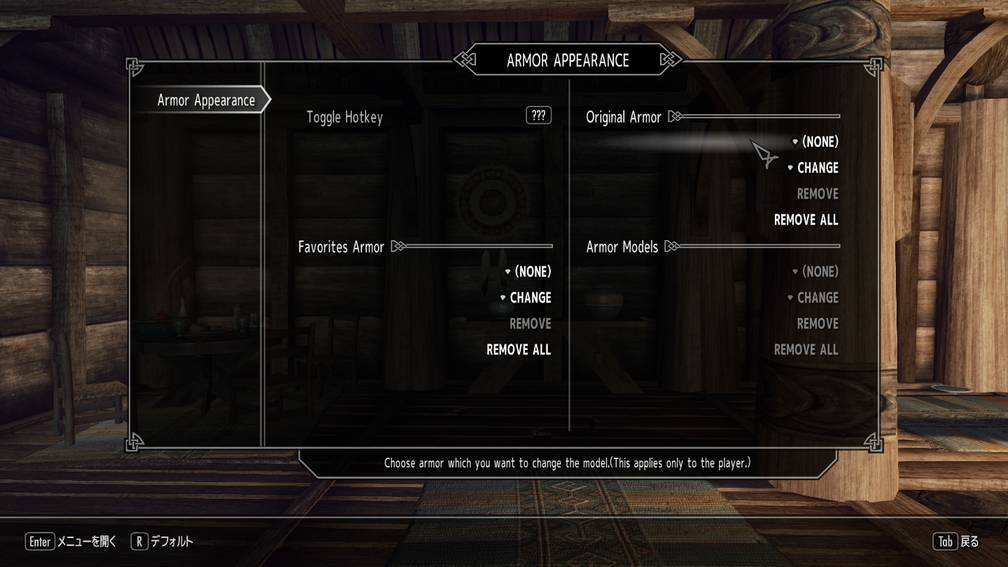This screenshot has width=1008, height=567.
Task: Click REMOVE ALL under Original Armor
Action: coord(806,220)
